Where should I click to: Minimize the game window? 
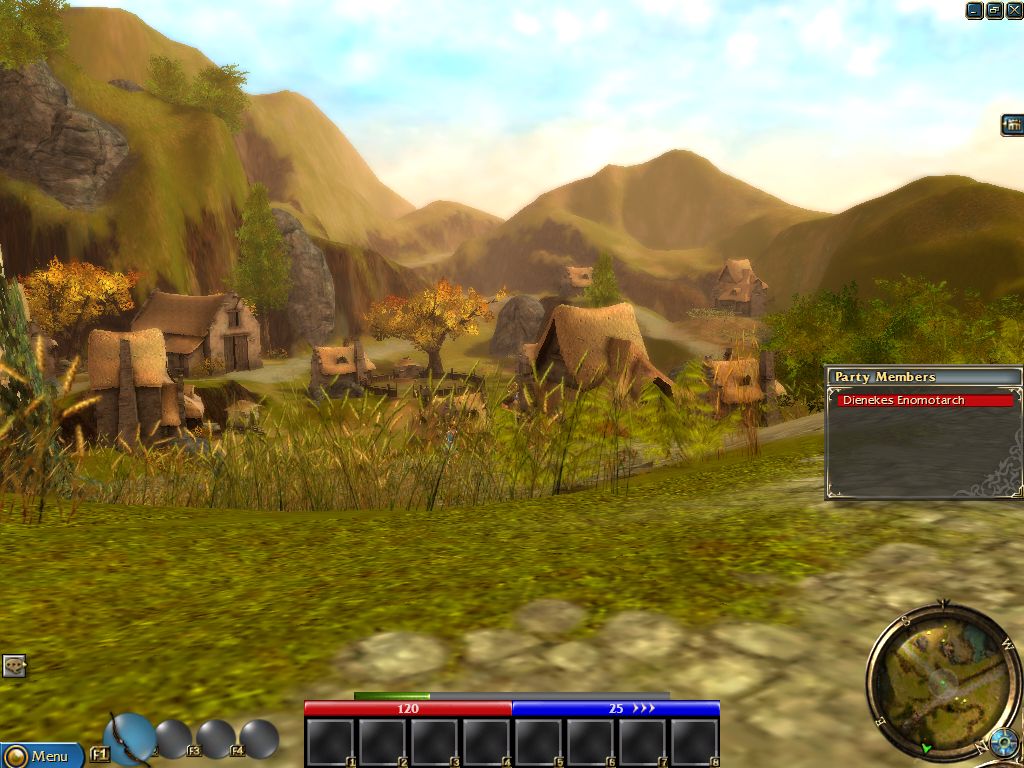[975, 10]
